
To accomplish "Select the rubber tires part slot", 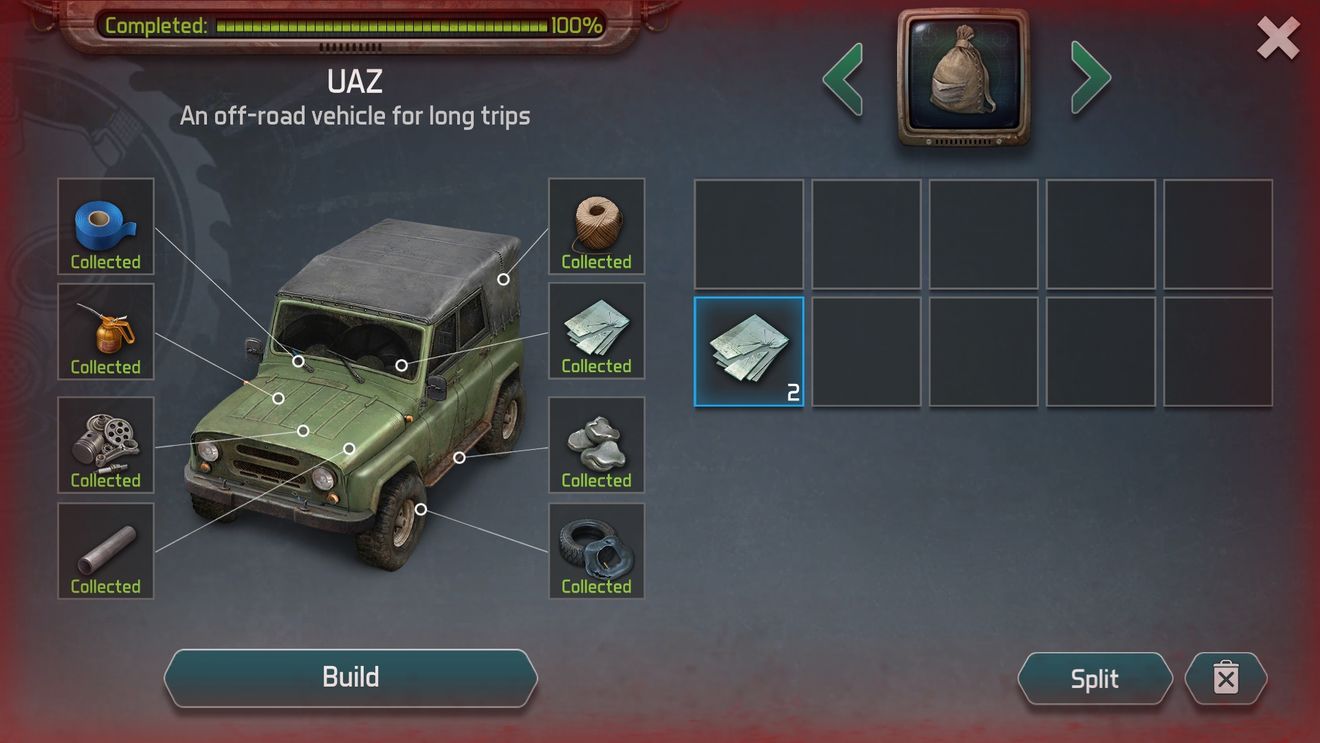I will point(597,551).
